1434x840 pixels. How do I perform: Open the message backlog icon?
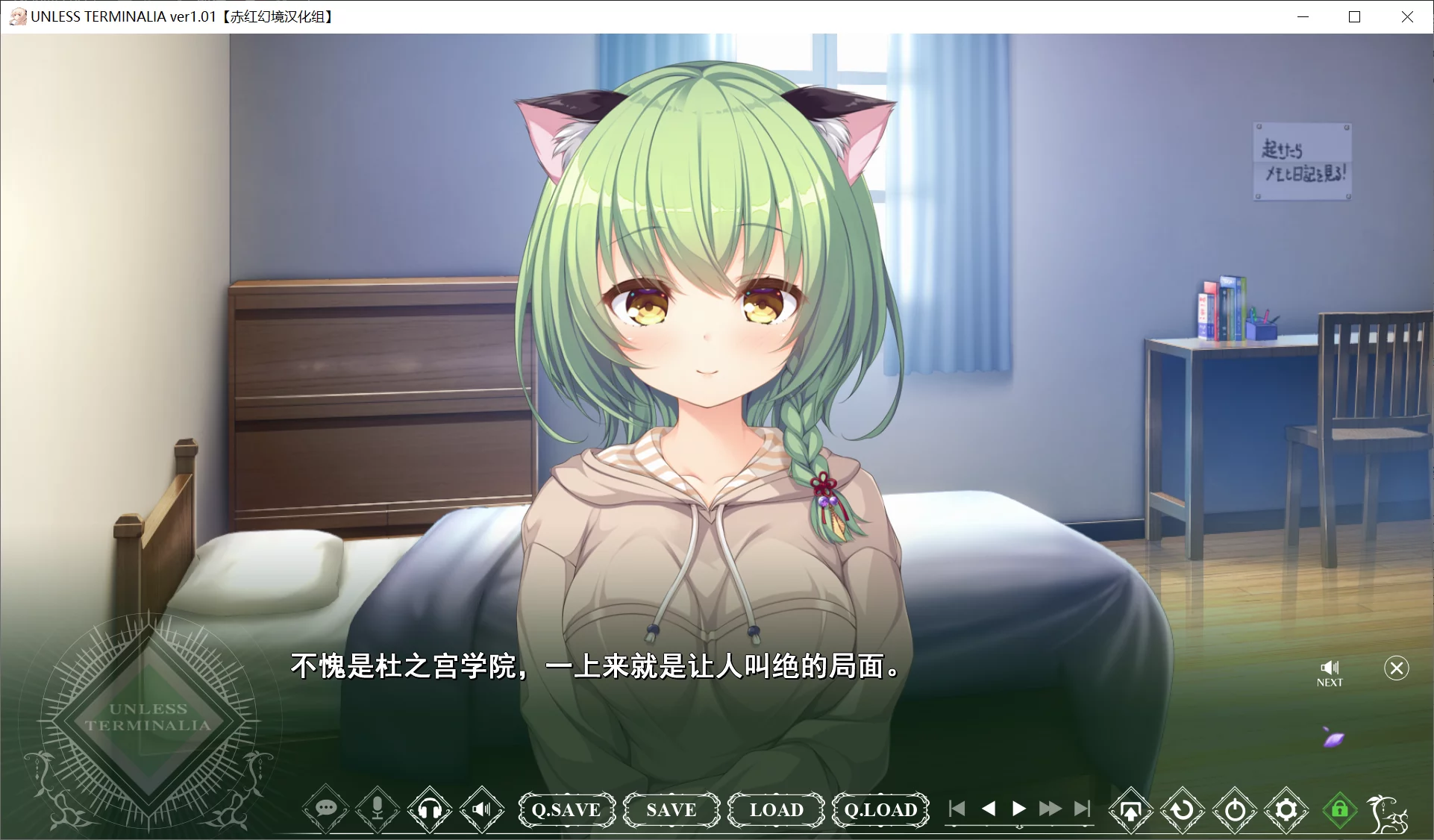tap(325, 810)
